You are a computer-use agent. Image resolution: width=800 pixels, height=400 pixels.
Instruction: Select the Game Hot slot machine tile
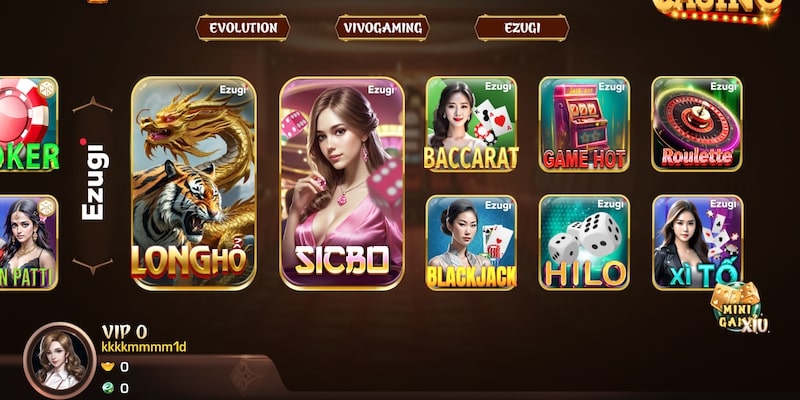click(x=584, y=124)
